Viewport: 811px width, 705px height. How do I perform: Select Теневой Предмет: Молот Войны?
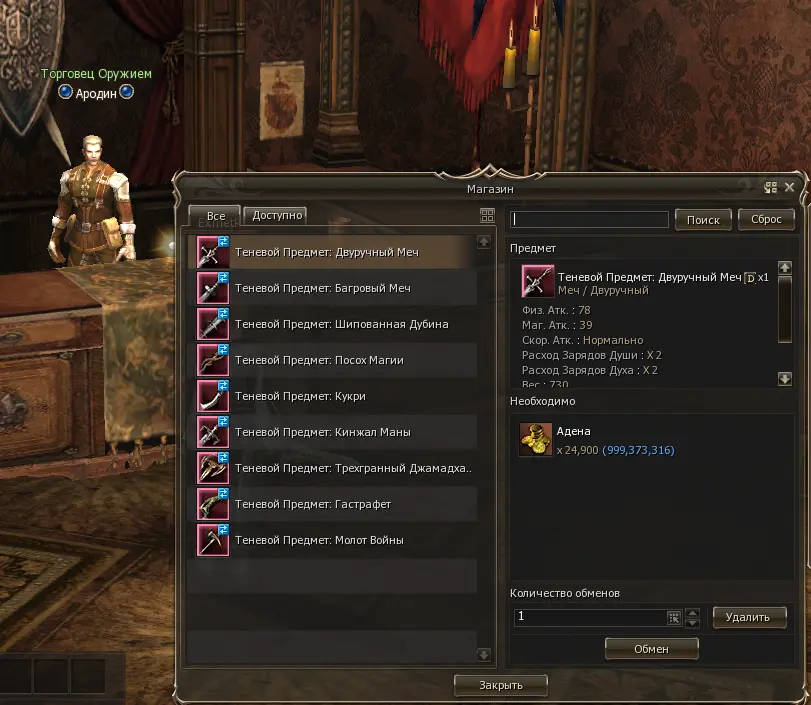click(x=319, y=541)
